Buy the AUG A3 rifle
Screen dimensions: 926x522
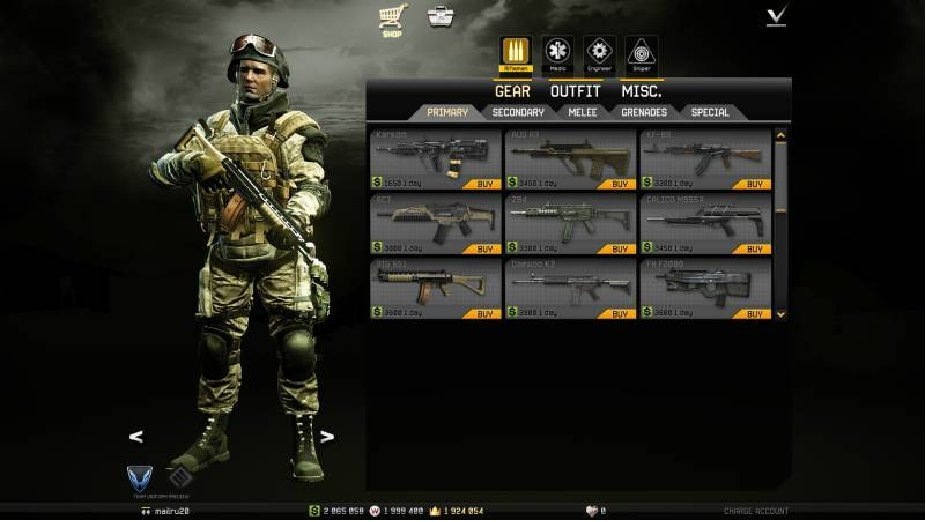[620, 184]
